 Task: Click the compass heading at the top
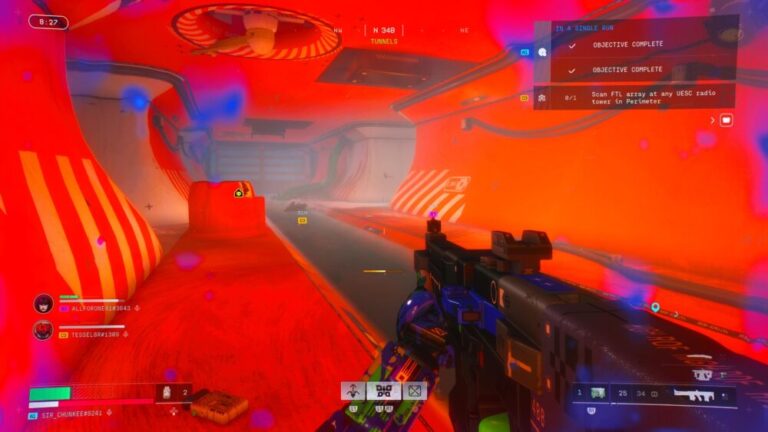383,31
